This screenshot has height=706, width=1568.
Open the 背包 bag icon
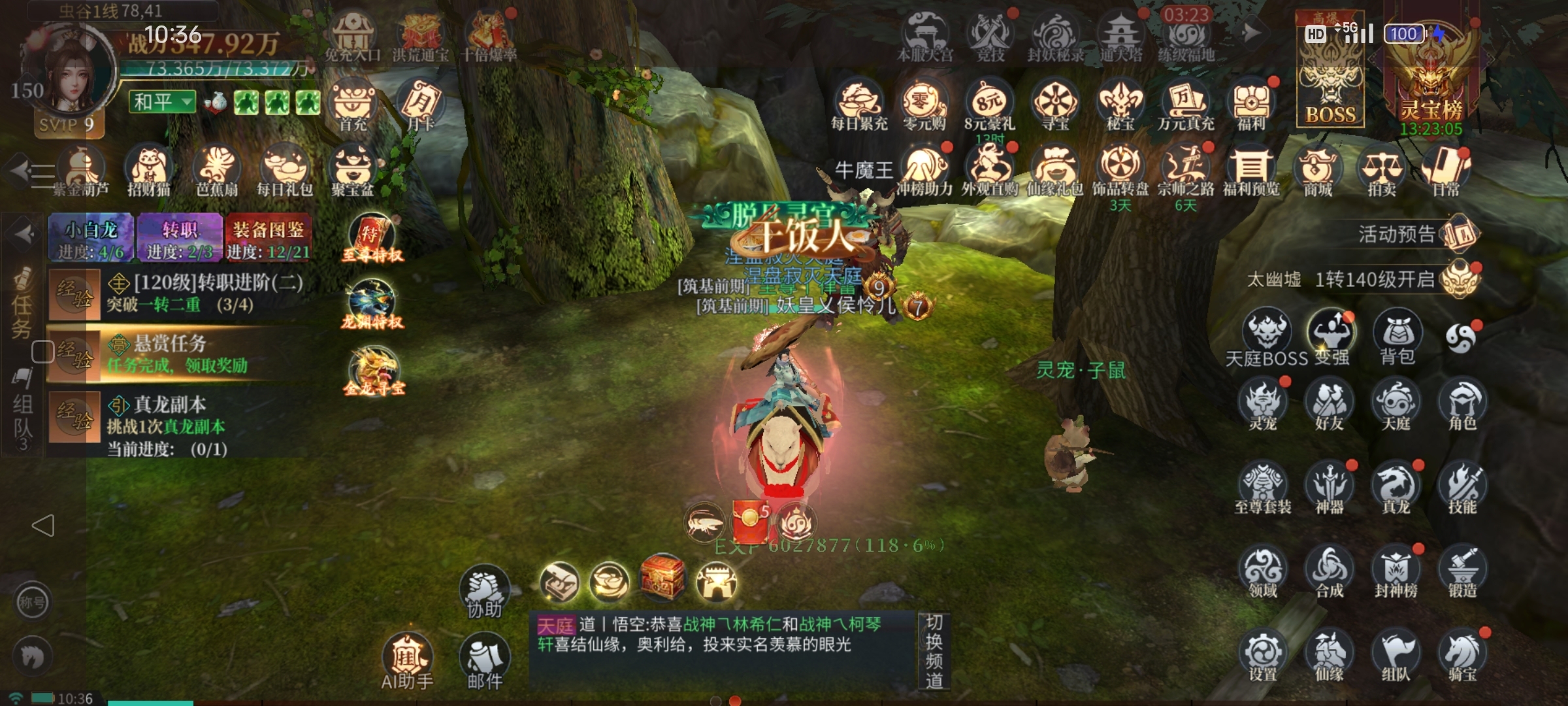tap(1397, 335)
